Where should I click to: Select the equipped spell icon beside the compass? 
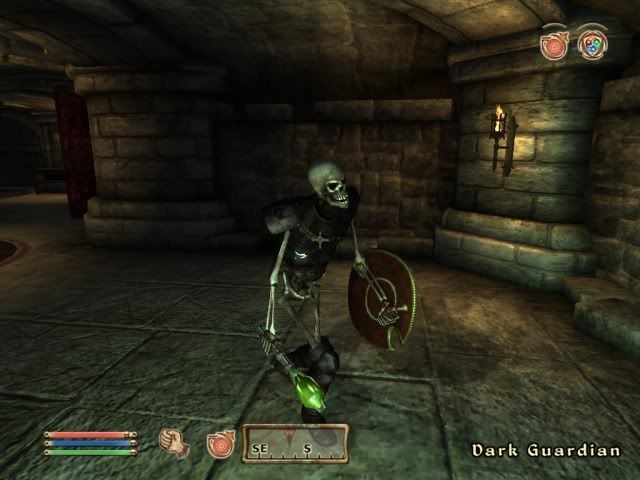220,444
